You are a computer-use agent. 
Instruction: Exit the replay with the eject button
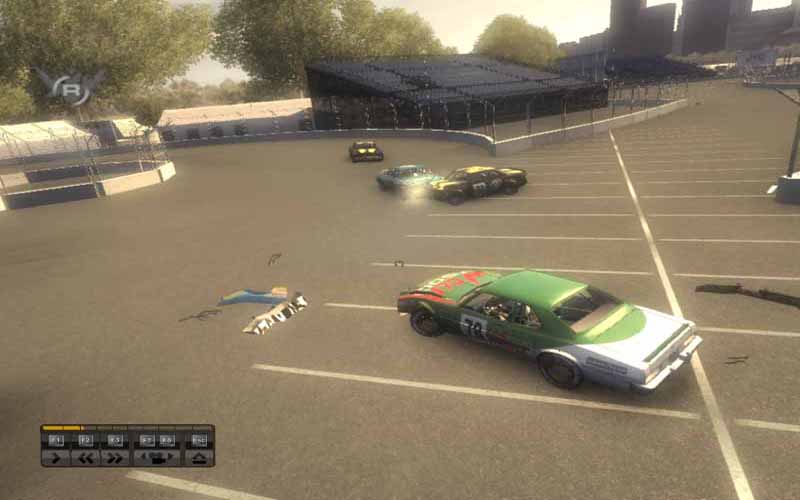(199, 458)
